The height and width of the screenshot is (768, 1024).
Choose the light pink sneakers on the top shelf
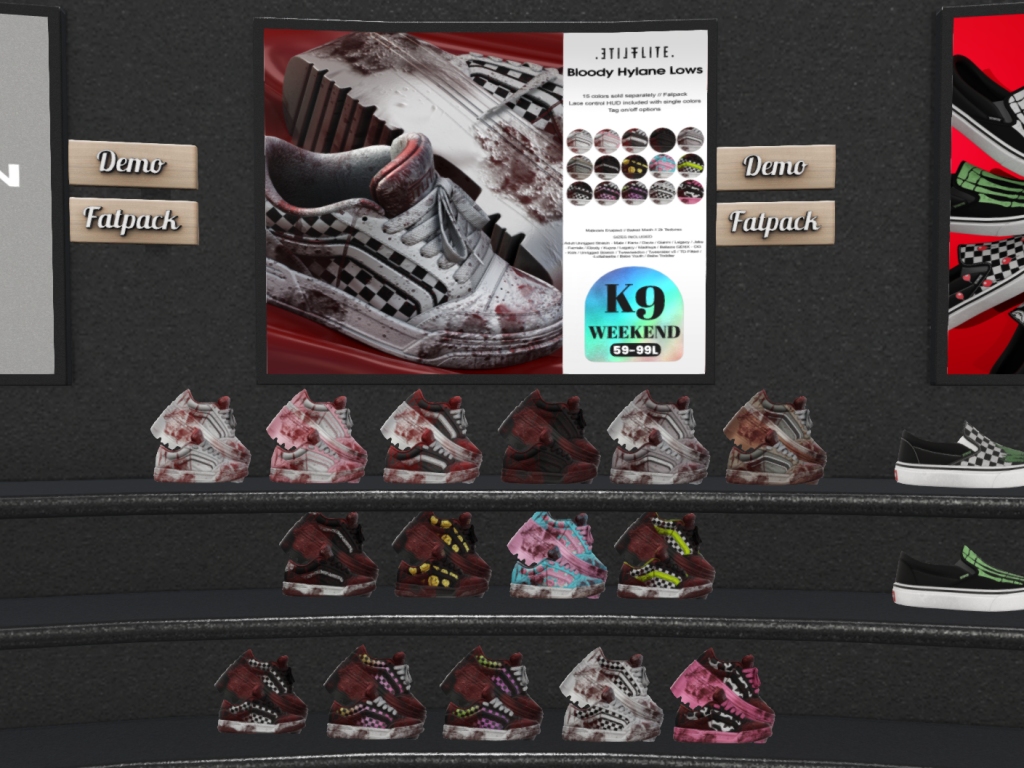317,437
